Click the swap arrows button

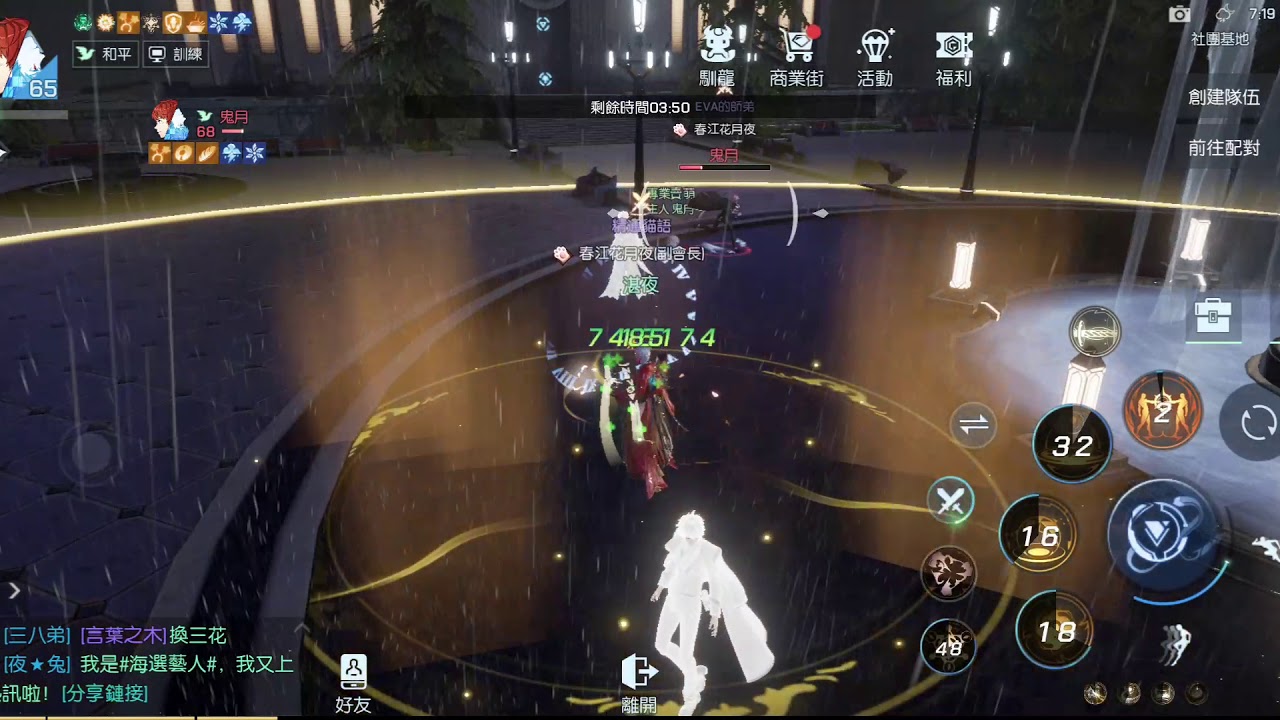(973, 425)
